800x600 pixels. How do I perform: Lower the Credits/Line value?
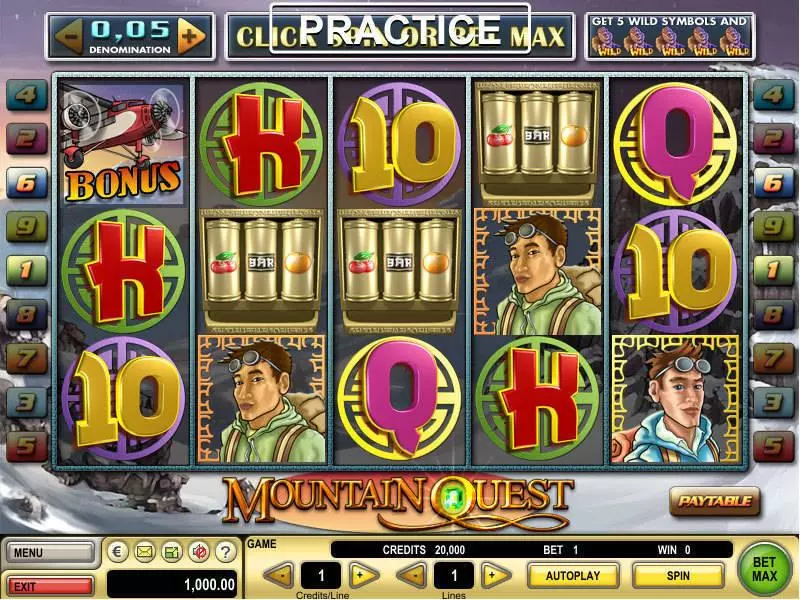pyautogui.click(x=280, y=575)
